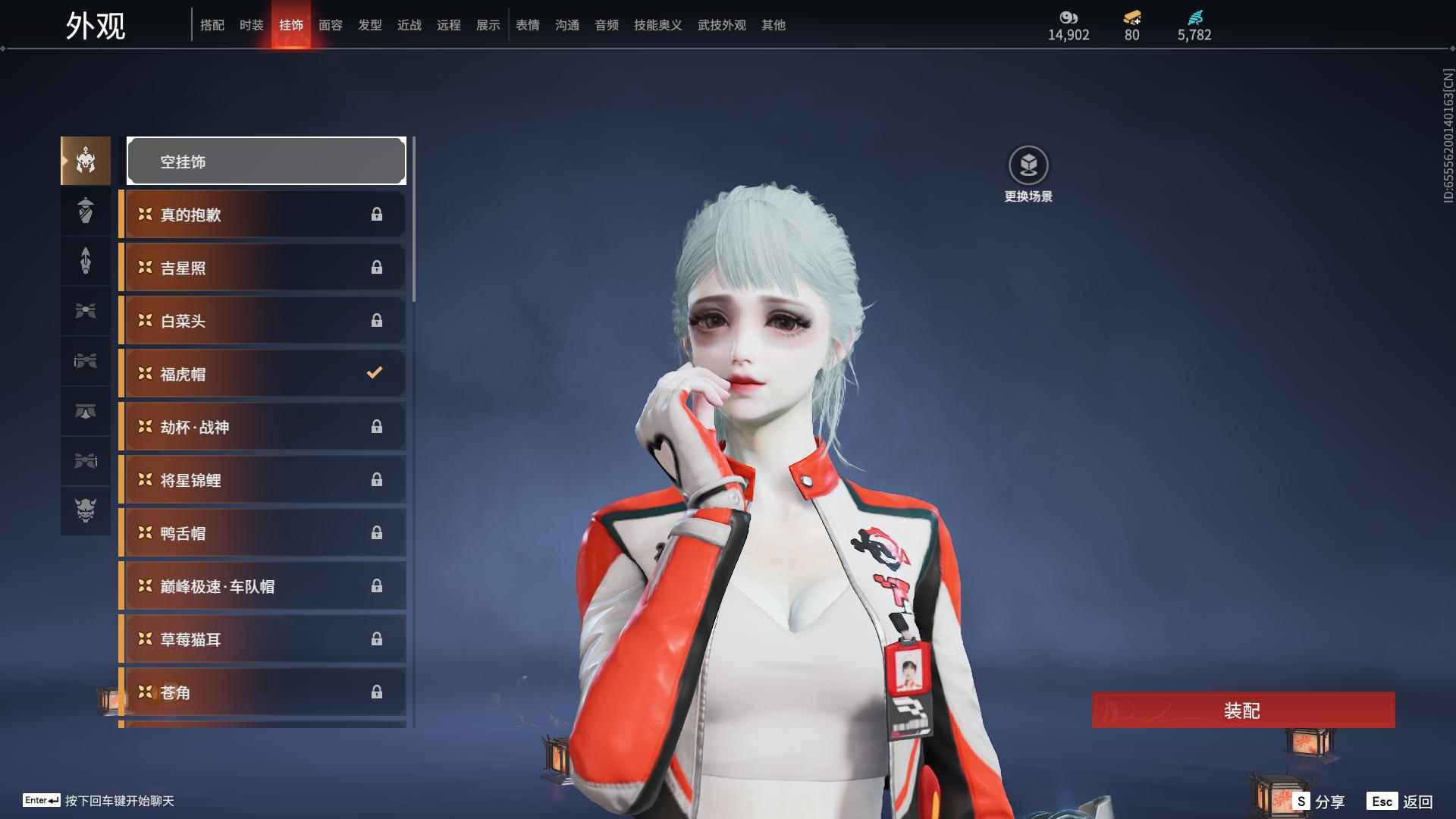Go to the 搭配 tab
Screen dimensions: 1456x819
click(x=212, y=25)
